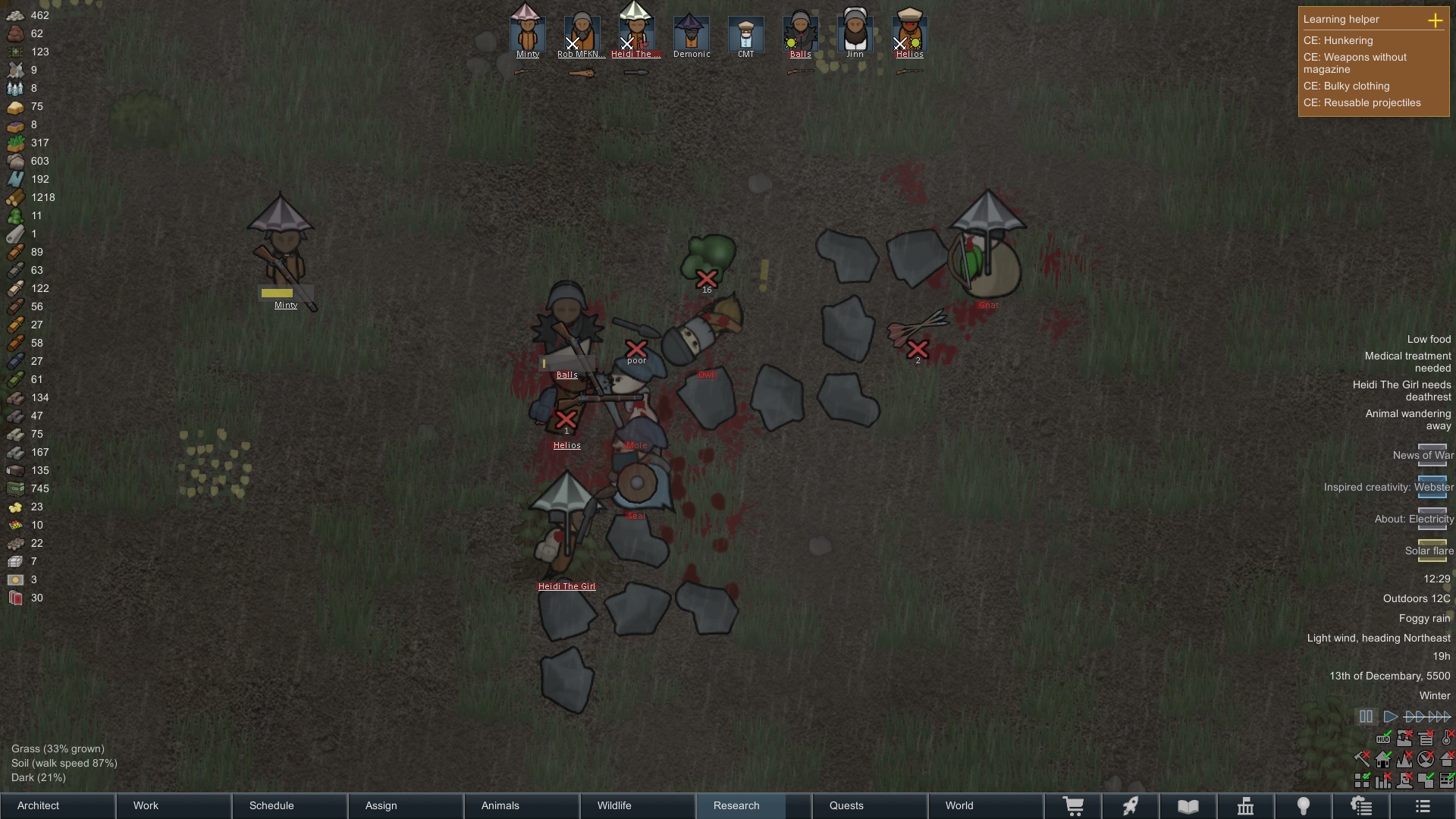Image resolution: width=1456 pixels, height=819 pixels.
Task: Open the Assign tab
Action: pos(406,805)
